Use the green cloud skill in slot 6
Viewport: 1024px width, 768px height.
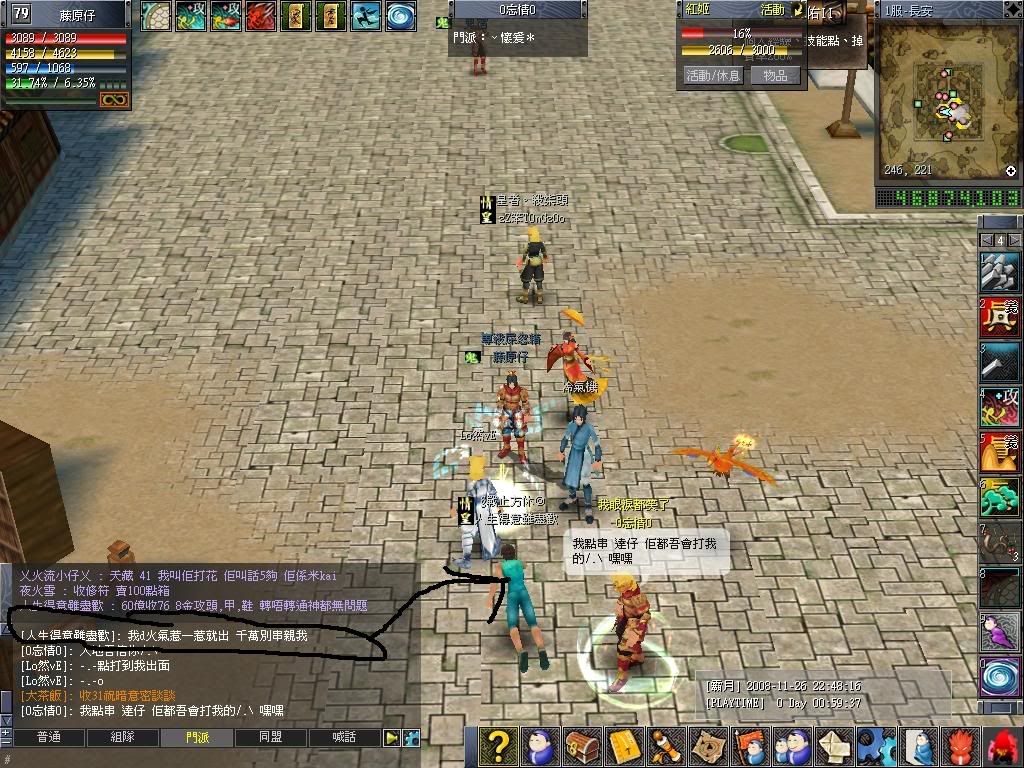pos(1000,497)
